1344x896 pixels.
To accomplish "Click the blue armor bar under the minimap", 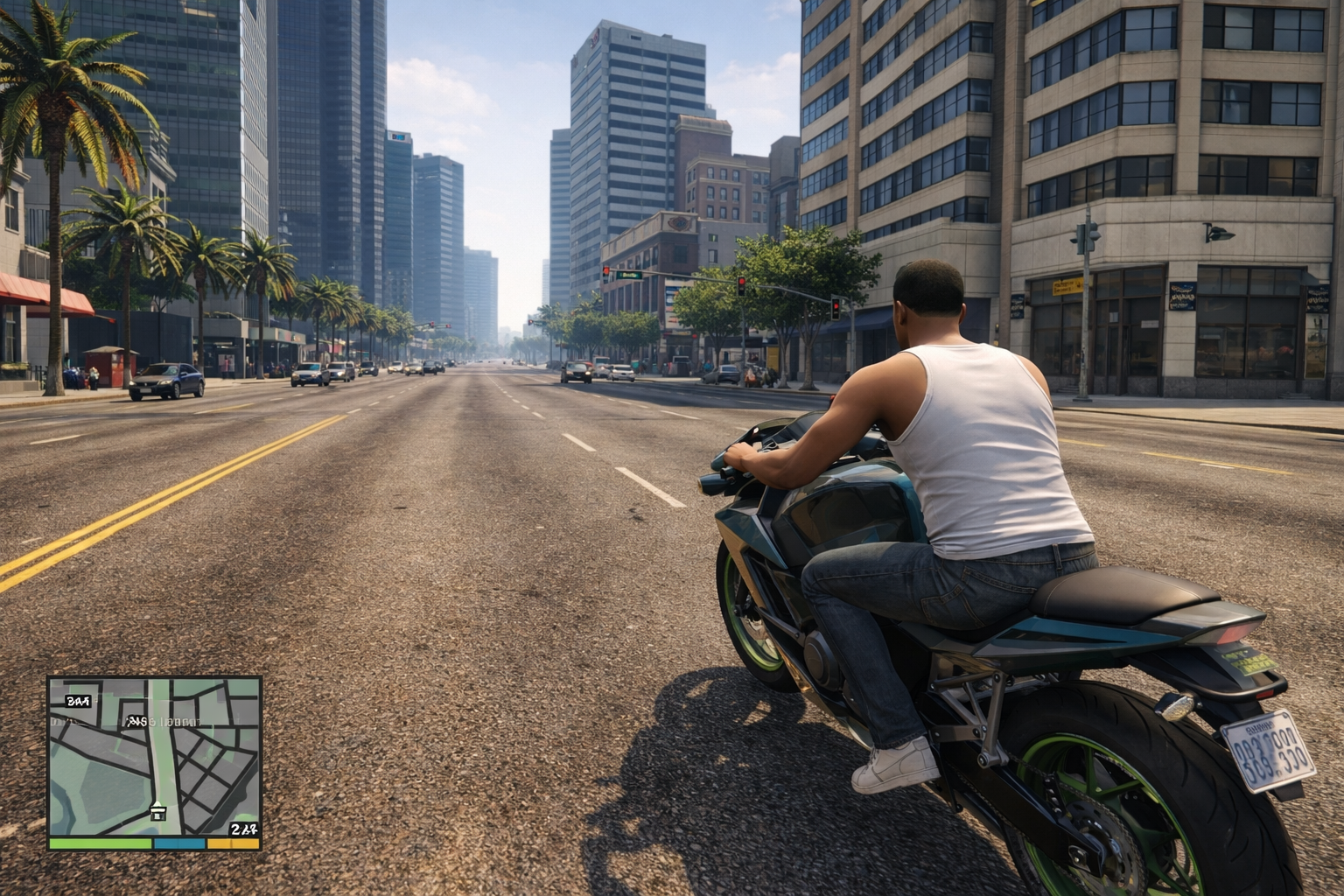I will [x=179, y=843].
